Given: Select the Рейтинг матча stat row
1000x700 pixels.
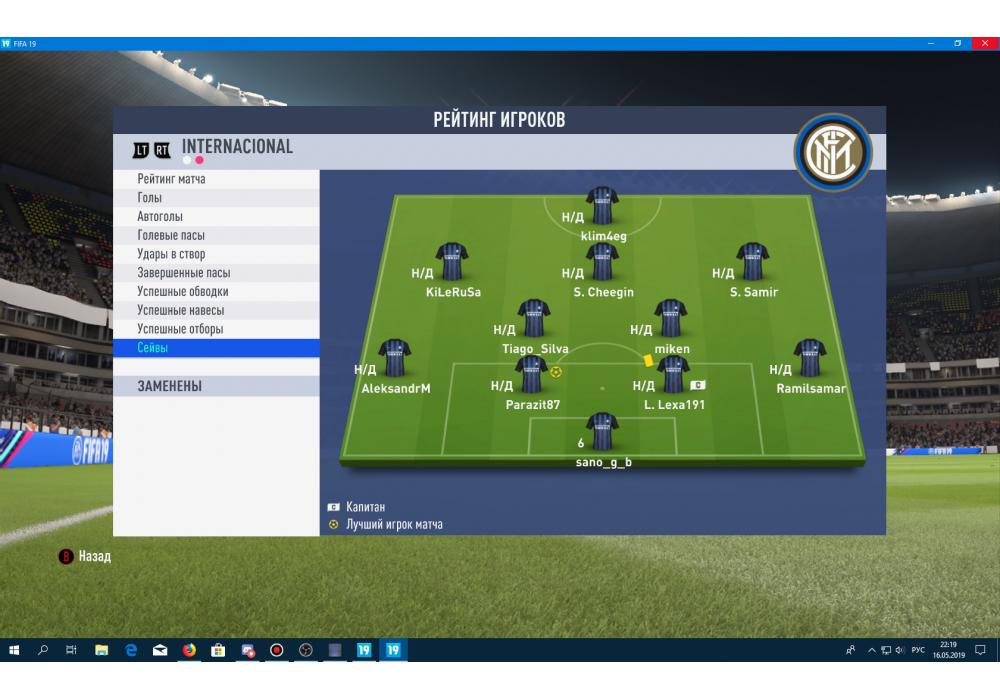Looking at the screenshot, I should [x=215, y=179].
